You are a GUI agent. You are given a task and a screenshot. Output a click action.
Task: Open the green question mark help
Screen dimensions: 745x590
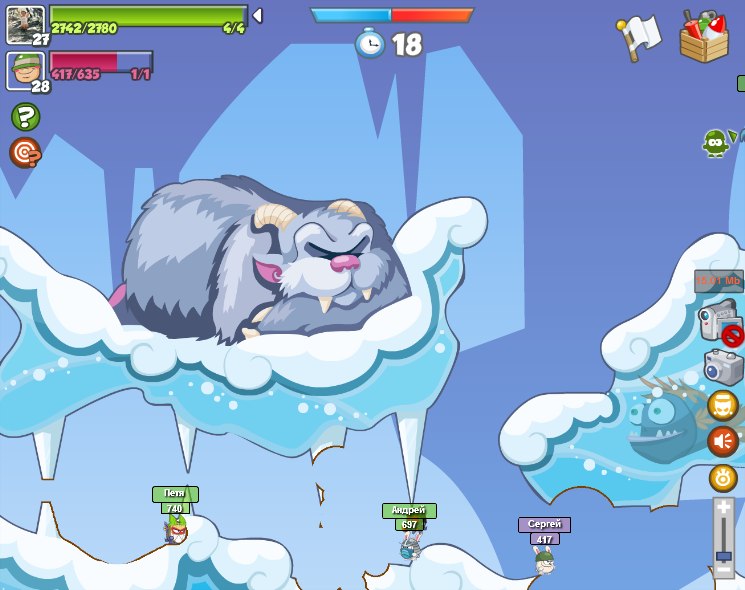pyautogui.click(x=25, y=117)
